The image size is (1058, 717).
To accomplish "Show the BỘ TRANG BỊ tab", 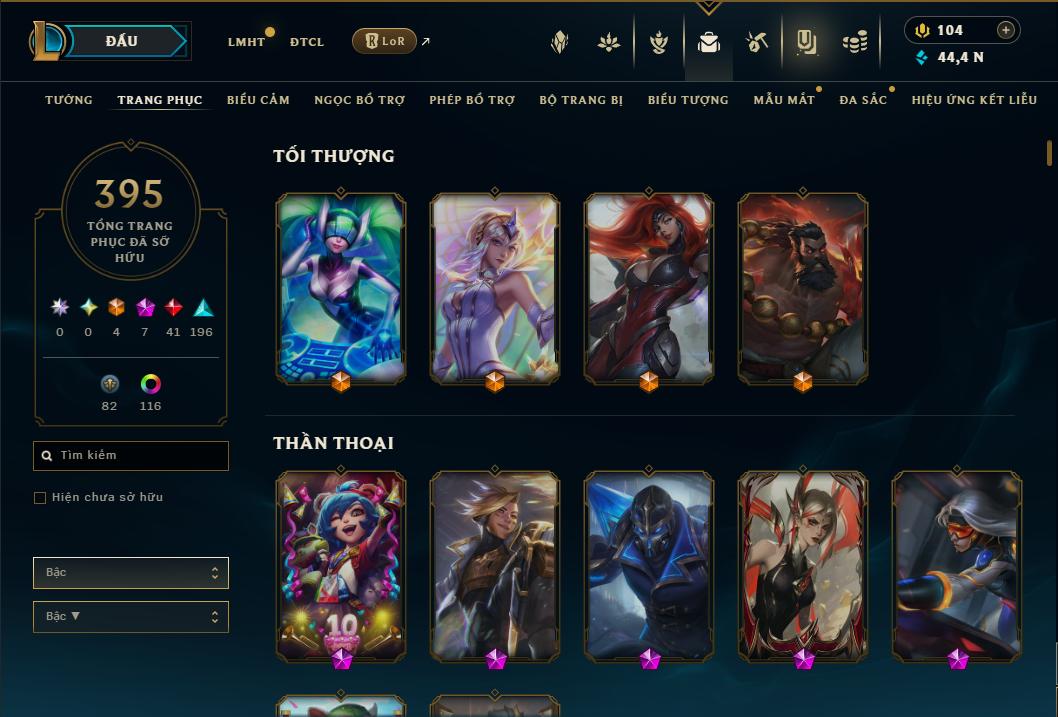I will point(581,100).
